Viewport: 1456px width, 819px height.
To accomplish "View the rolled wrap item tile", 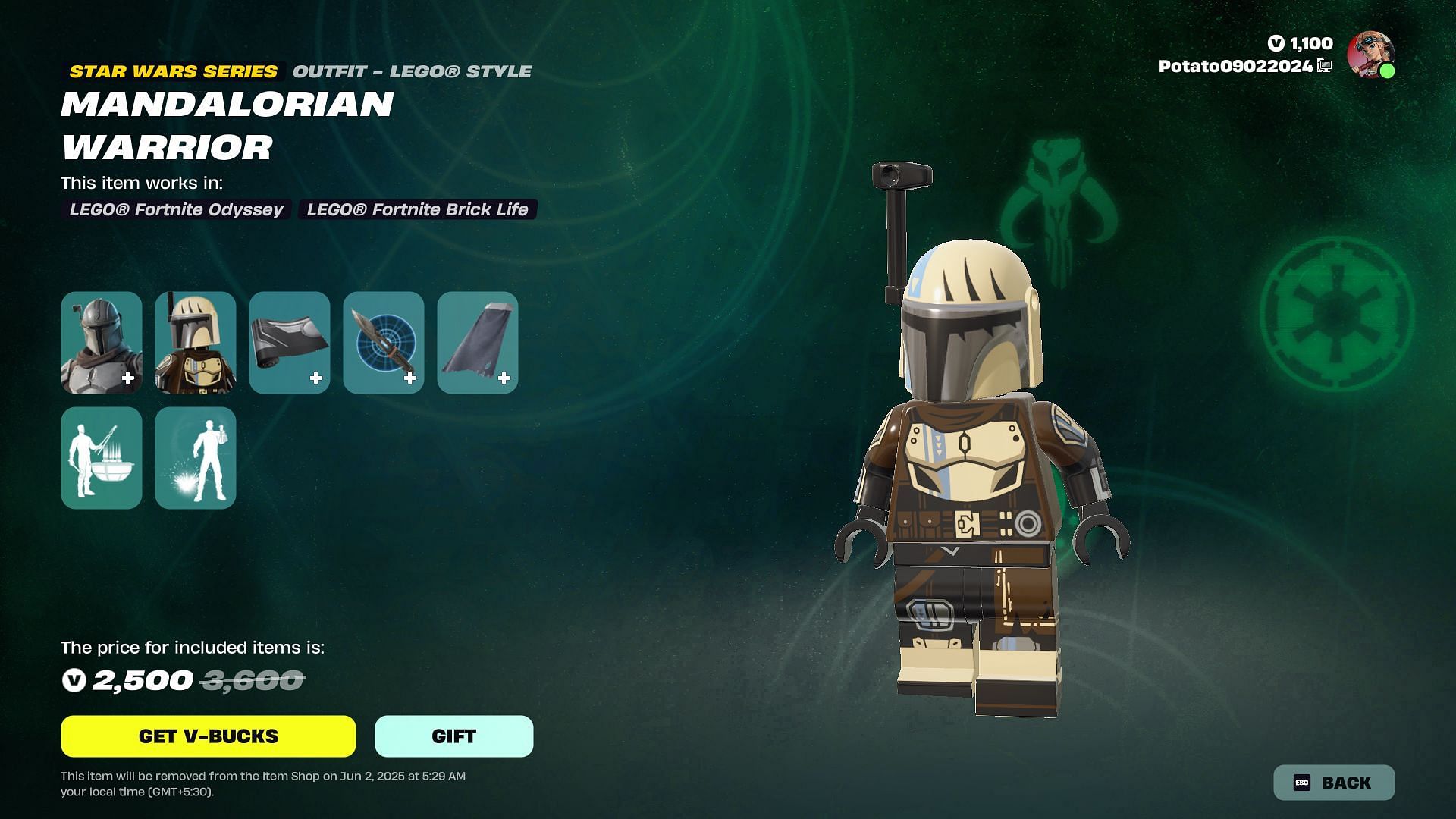I will click(290, 343).
